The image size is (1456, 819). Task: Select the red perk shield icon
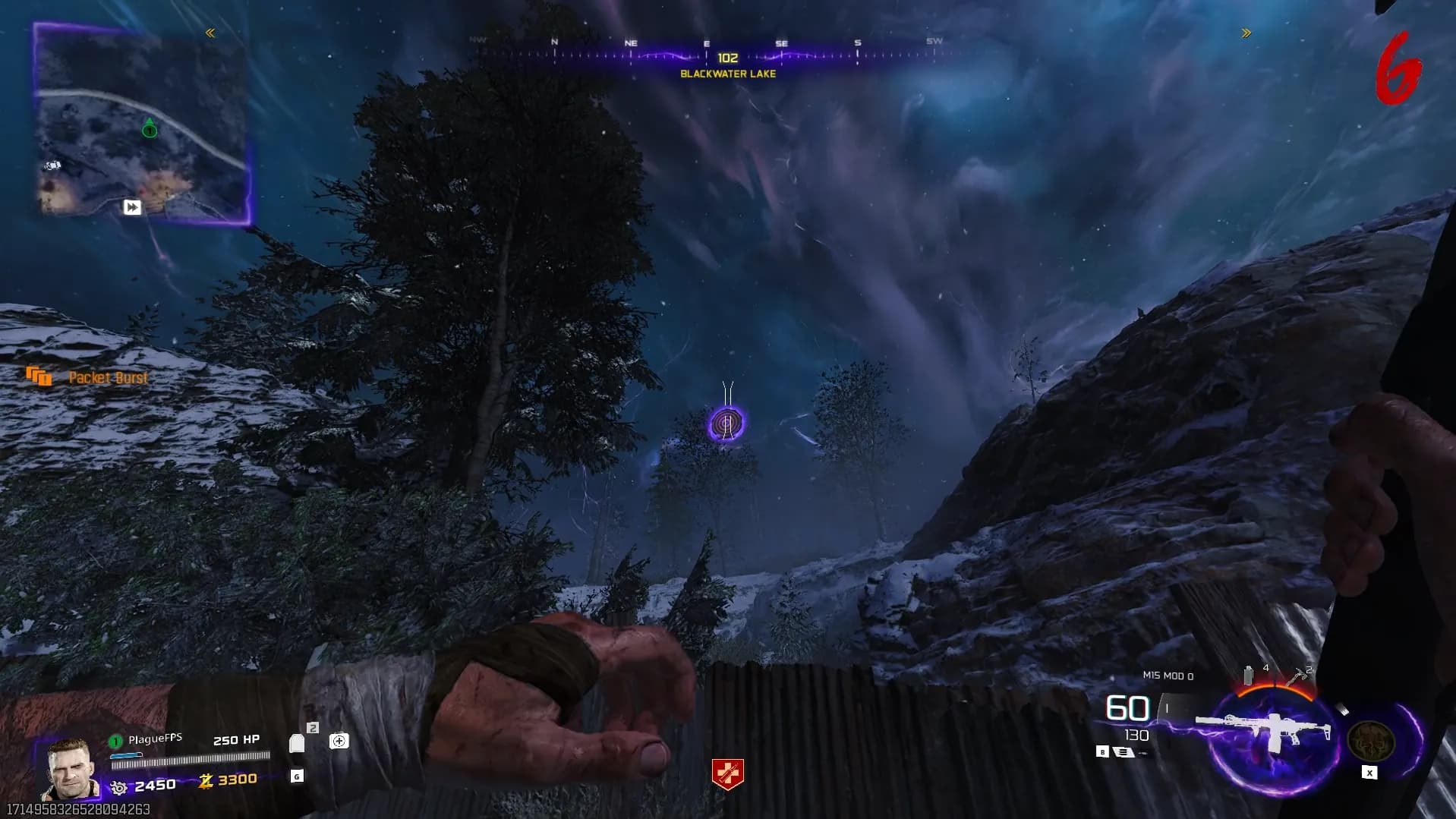tap(727, 773)
